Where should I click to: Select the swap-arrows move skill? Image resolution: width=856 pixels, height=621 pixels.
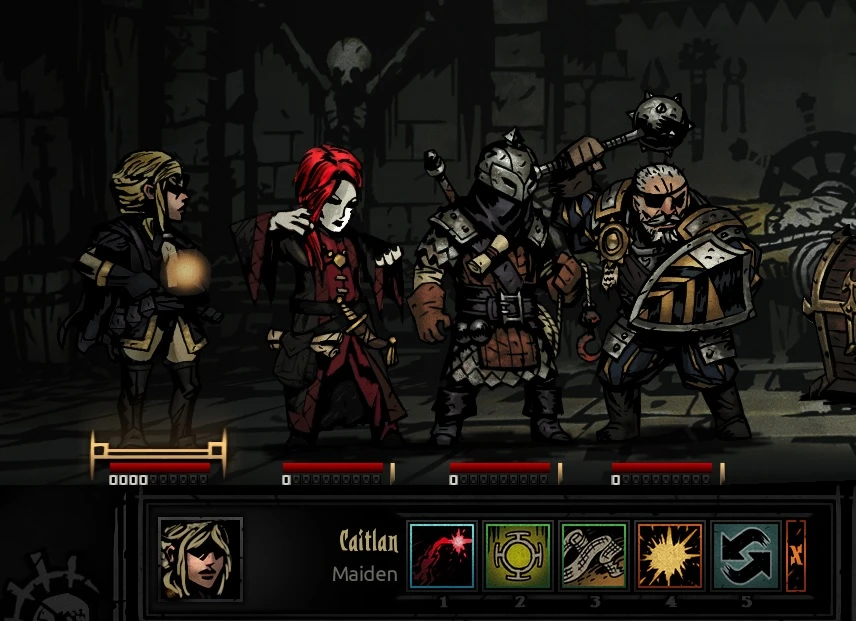(x=746, y=556)
